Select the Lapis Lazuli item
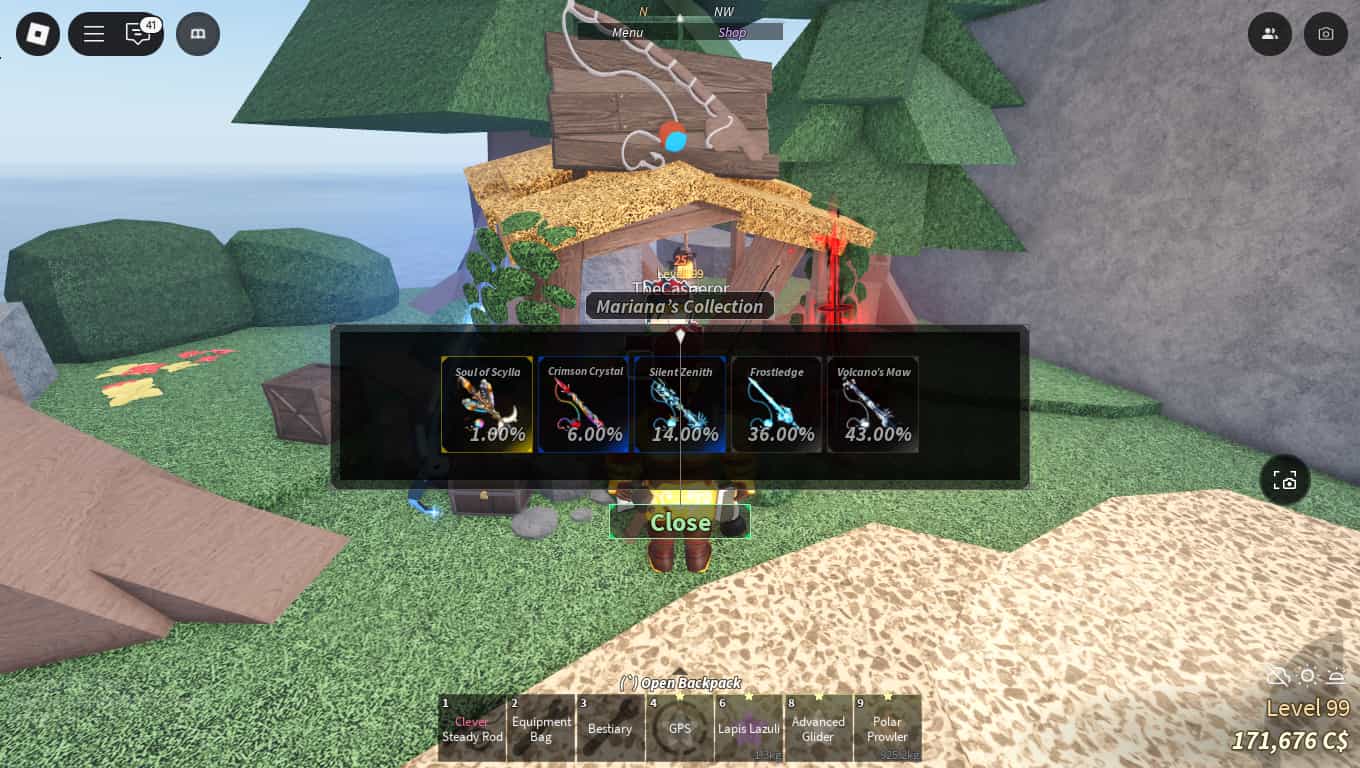This screenshot has height=768, width=1360. (x=749, y=727)
